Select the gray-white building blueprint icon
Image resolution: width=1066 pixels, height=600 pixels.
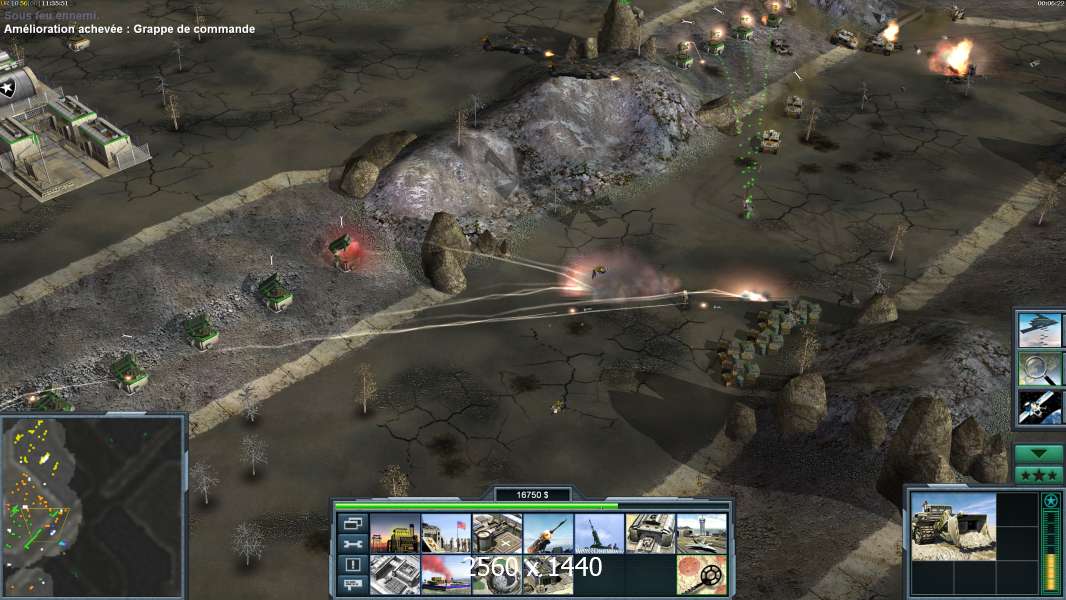tap(394, 575)
